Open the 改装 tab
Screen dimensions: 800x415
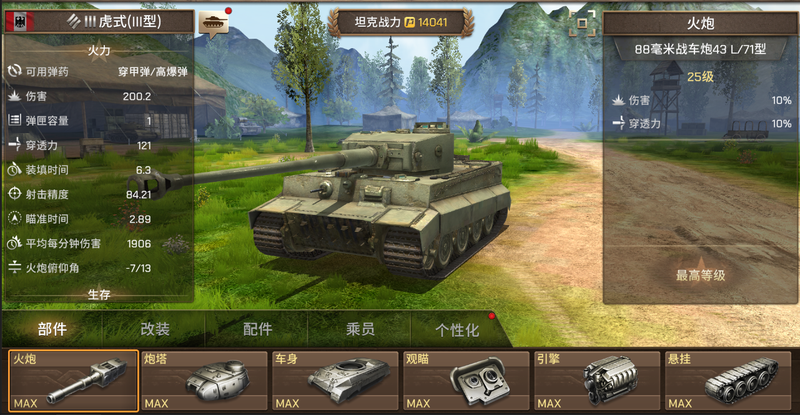pyautogui.click(x=155, y=330)
